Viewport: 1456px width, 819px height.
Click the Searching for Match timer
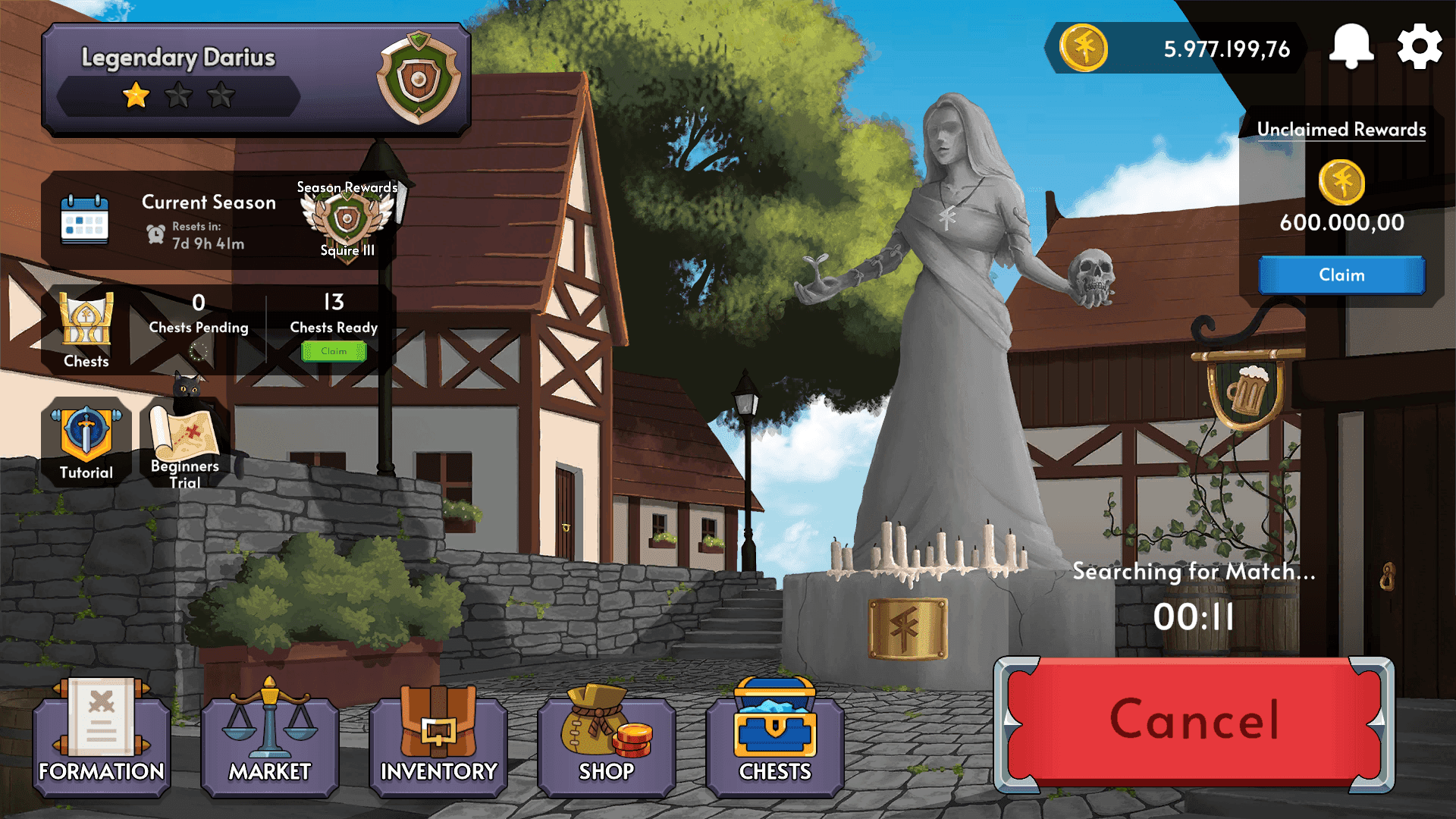point(1195,617)
